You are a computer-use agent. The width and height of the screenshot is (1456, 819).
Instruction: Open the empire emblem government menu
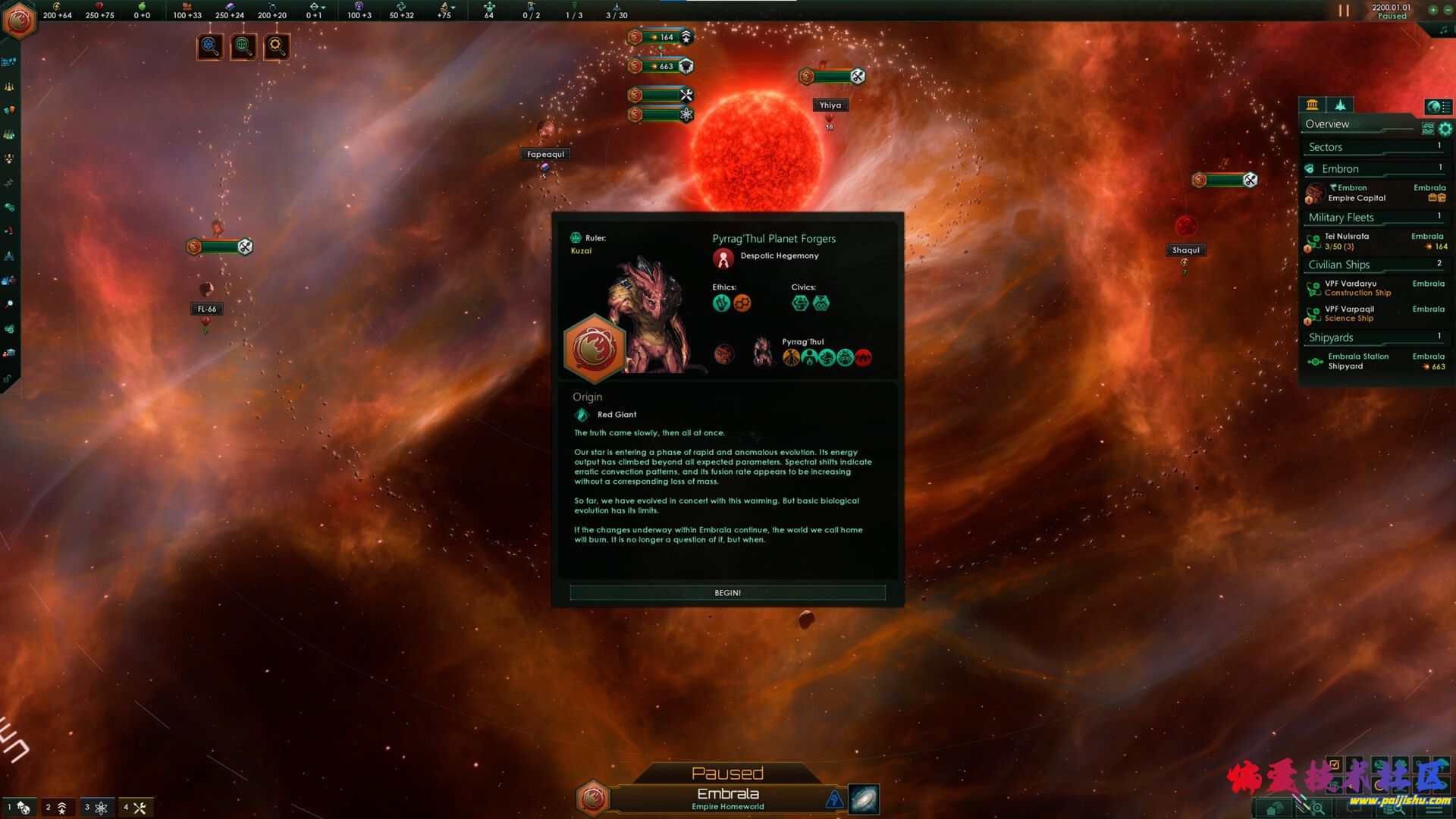pos(19,20)
